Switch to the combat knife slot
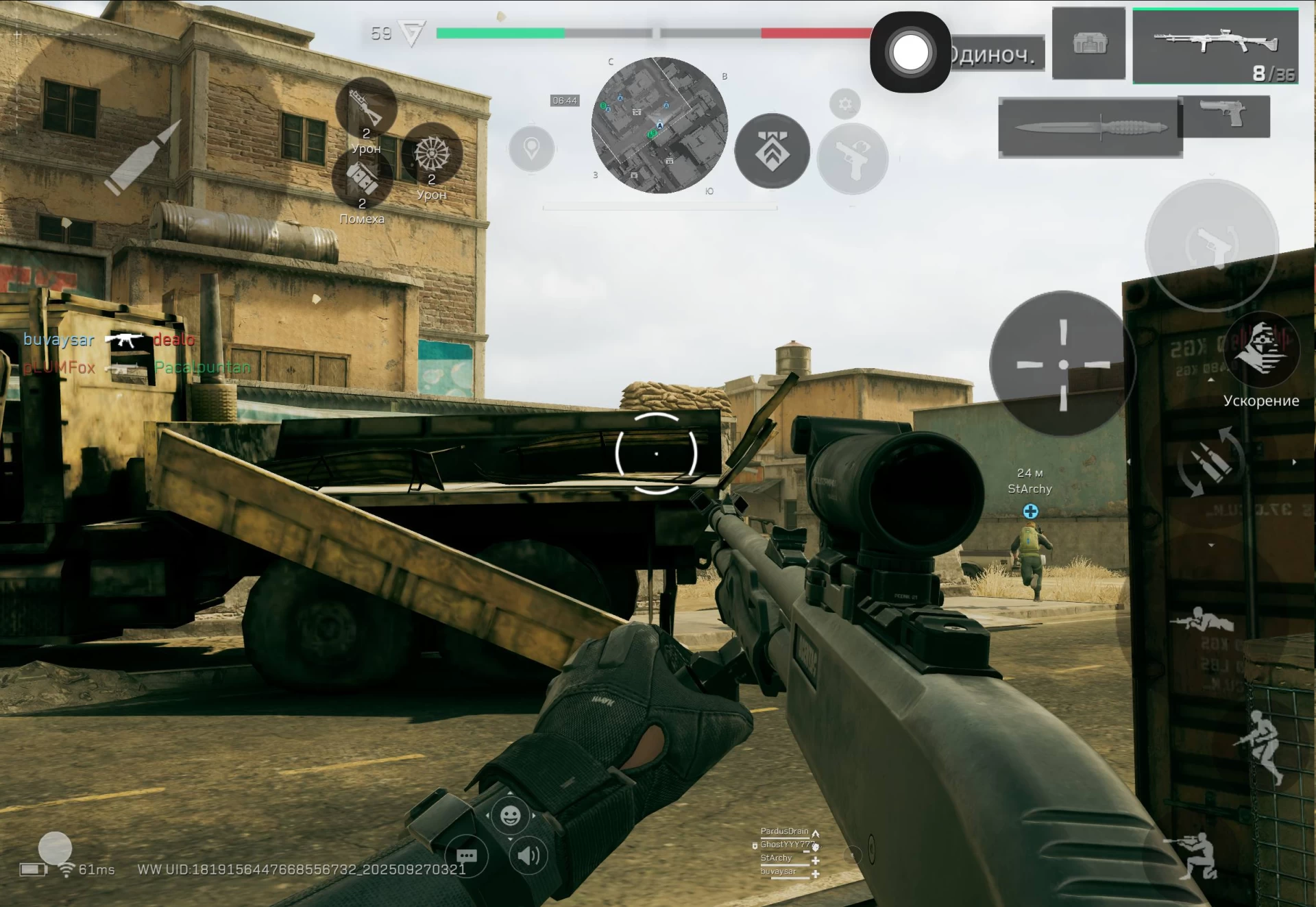 1090,128
